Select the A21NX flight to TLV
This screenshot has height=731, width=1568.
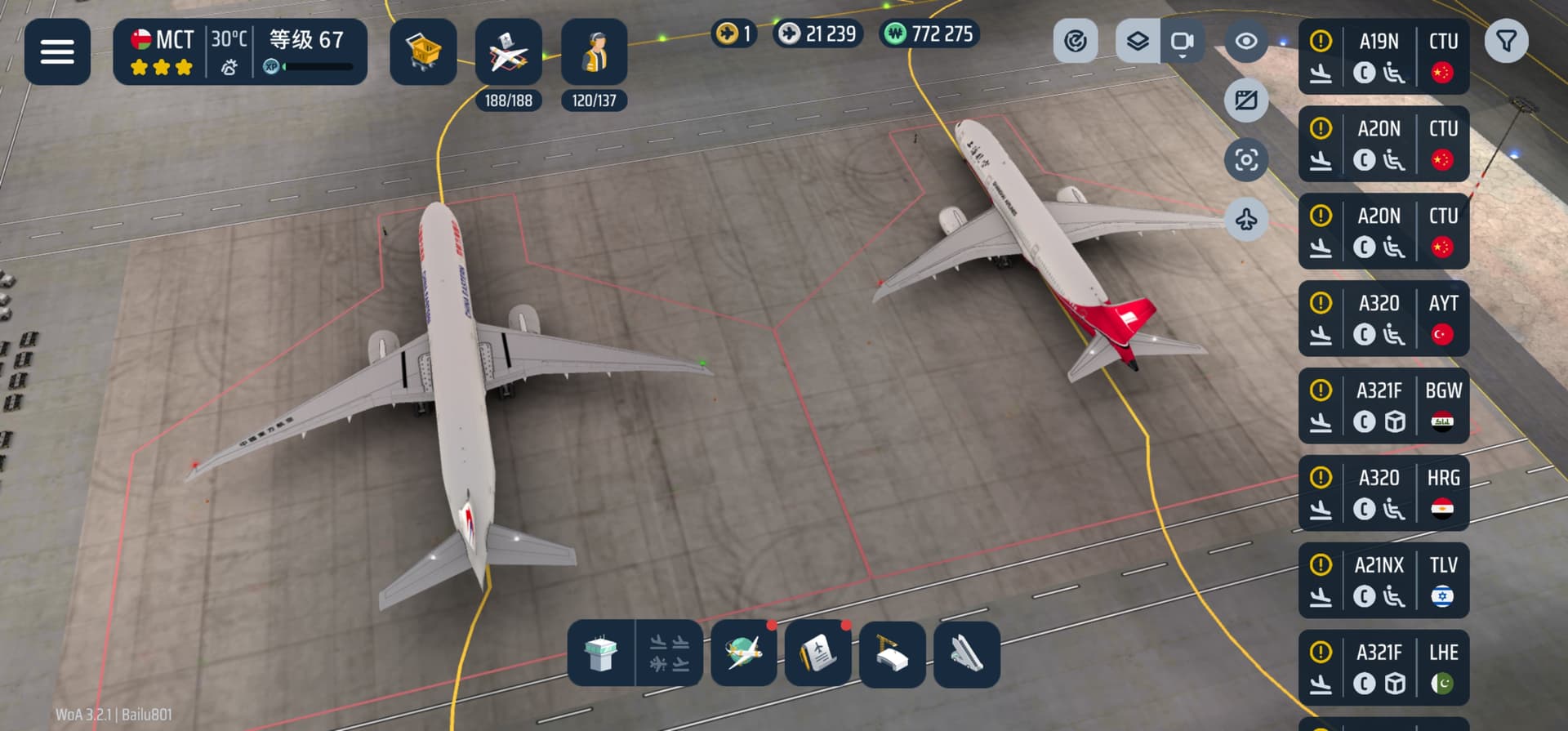point(1383,581)
